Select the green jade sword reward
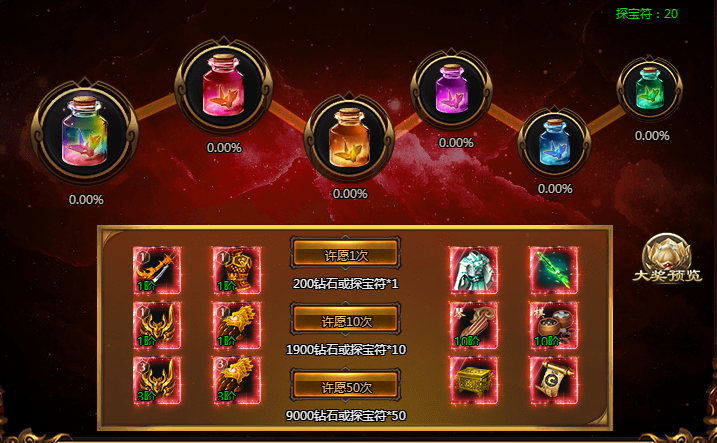 550,270
